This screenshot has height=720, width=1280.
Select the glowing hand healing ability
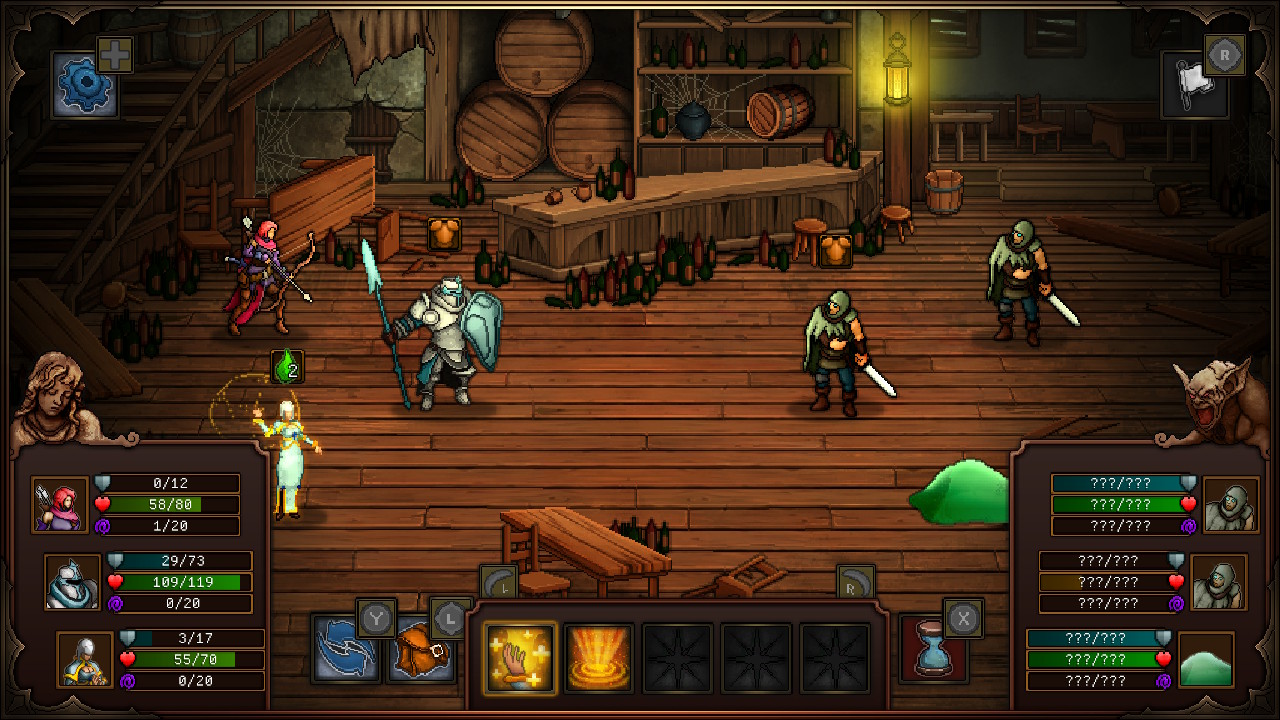pos(520,658)
